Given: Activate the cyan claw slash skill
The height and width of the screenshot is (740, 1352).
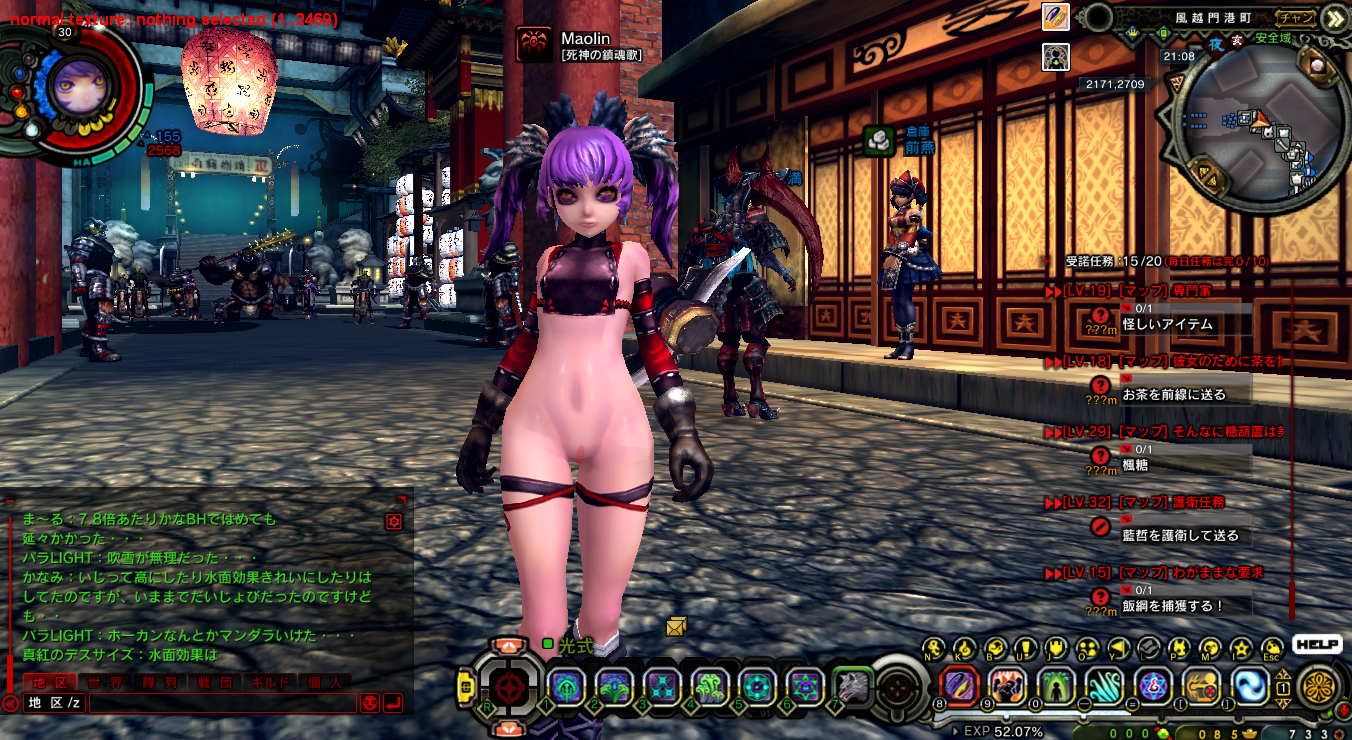Looking at the screenshot, I should 1105,686.
